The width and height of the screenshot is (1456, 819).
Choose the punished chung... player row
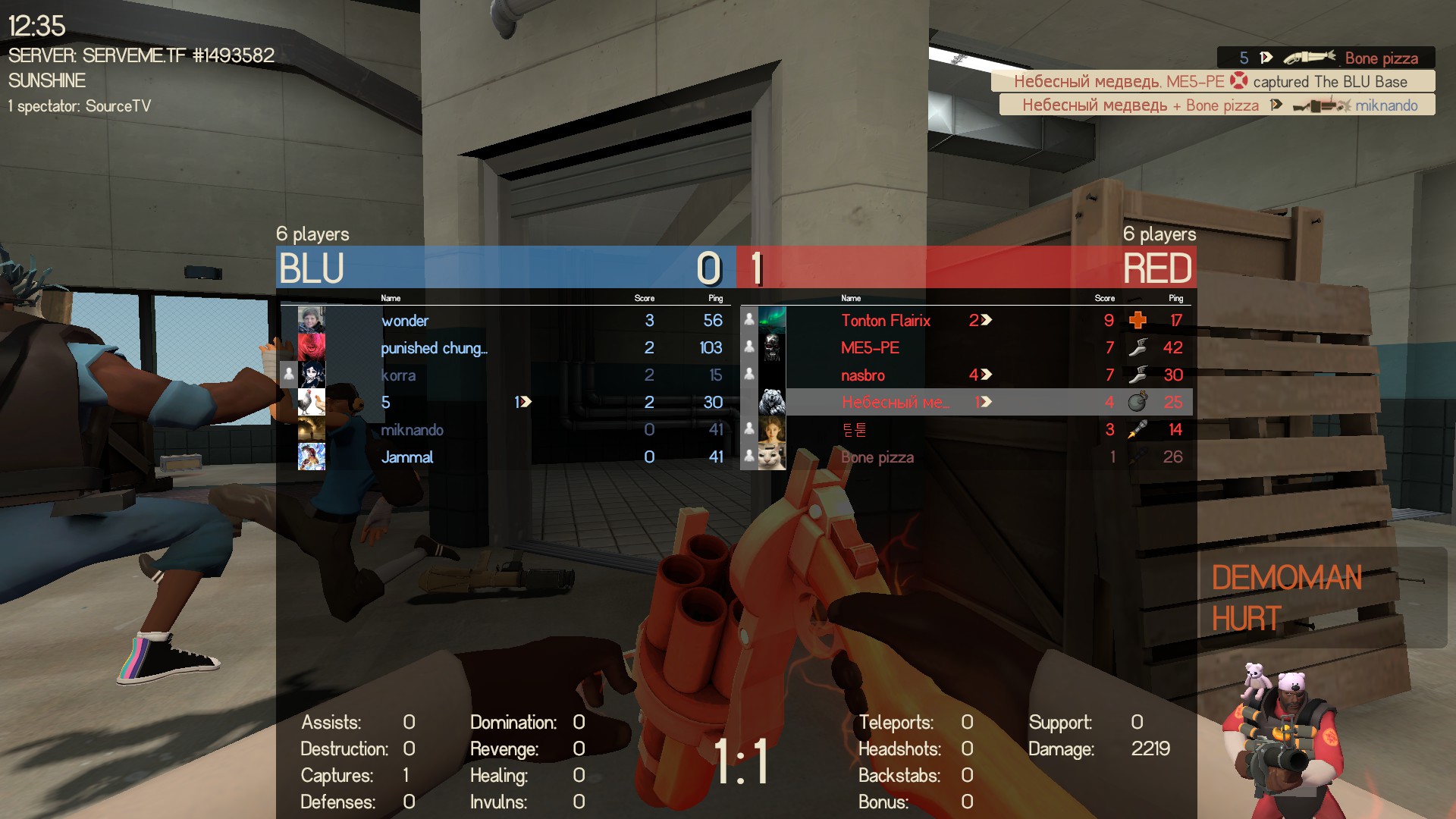(x=434, y=348)
